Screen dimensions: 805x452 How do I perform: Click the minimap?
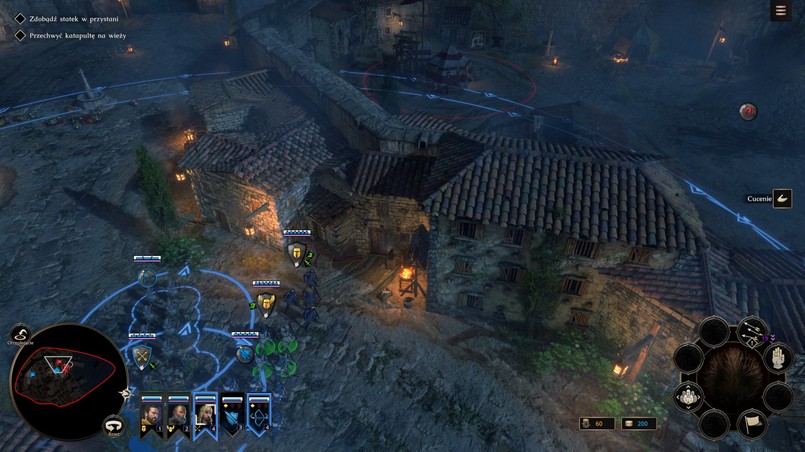[x=68, y=381]
